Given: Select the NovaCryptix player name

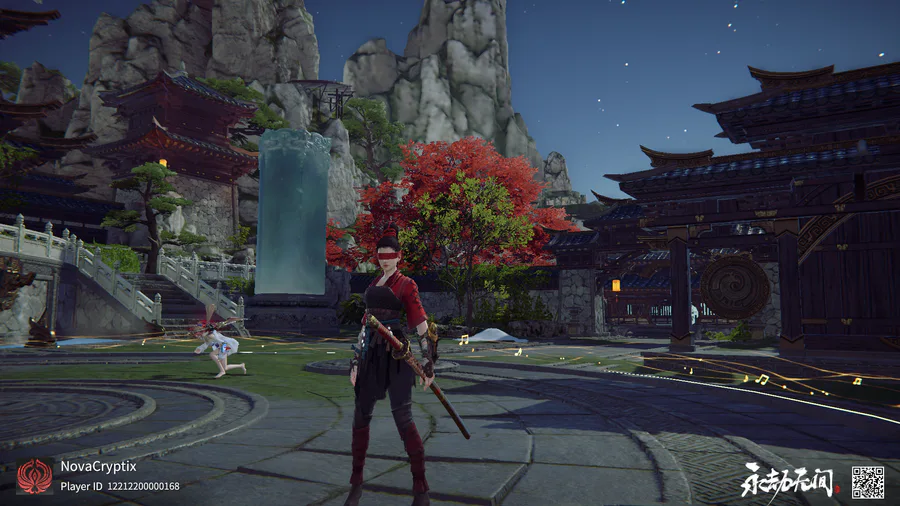Looking at the screenshot, I should [x=98, y=466].
